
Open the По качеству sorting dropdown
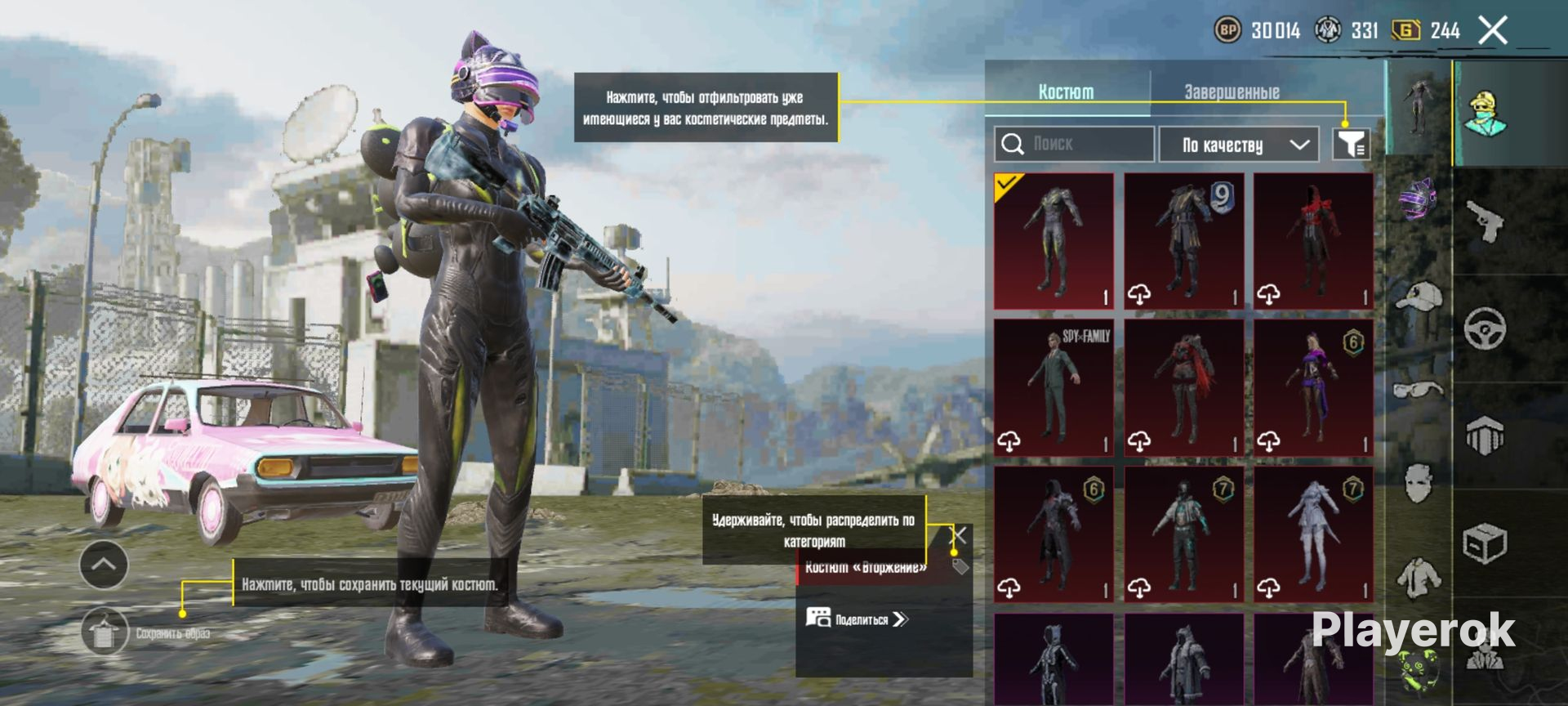[x=1239, y=145]
